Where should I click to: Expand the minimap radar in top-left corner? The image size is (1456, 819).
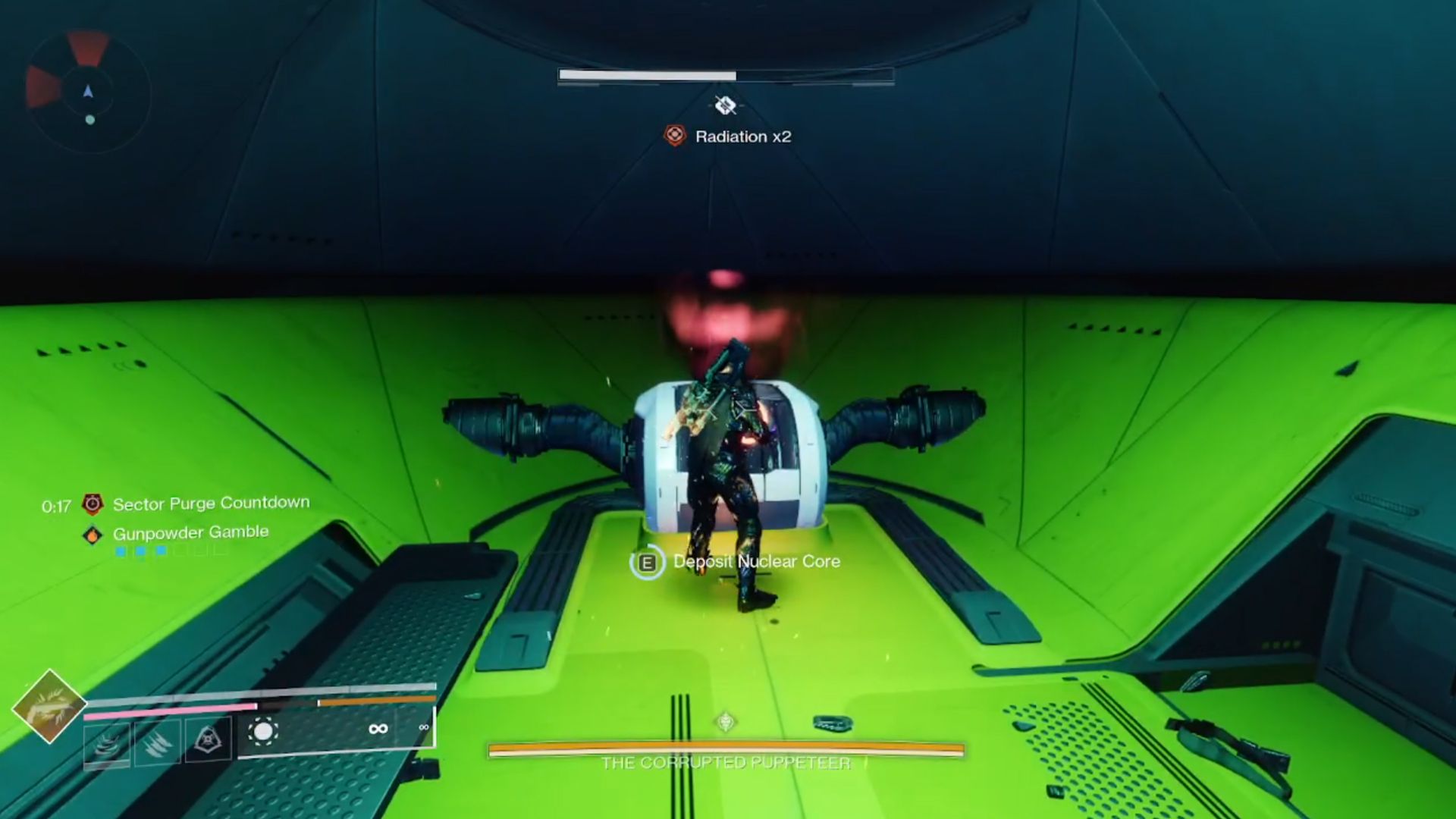tap(87, 91)
